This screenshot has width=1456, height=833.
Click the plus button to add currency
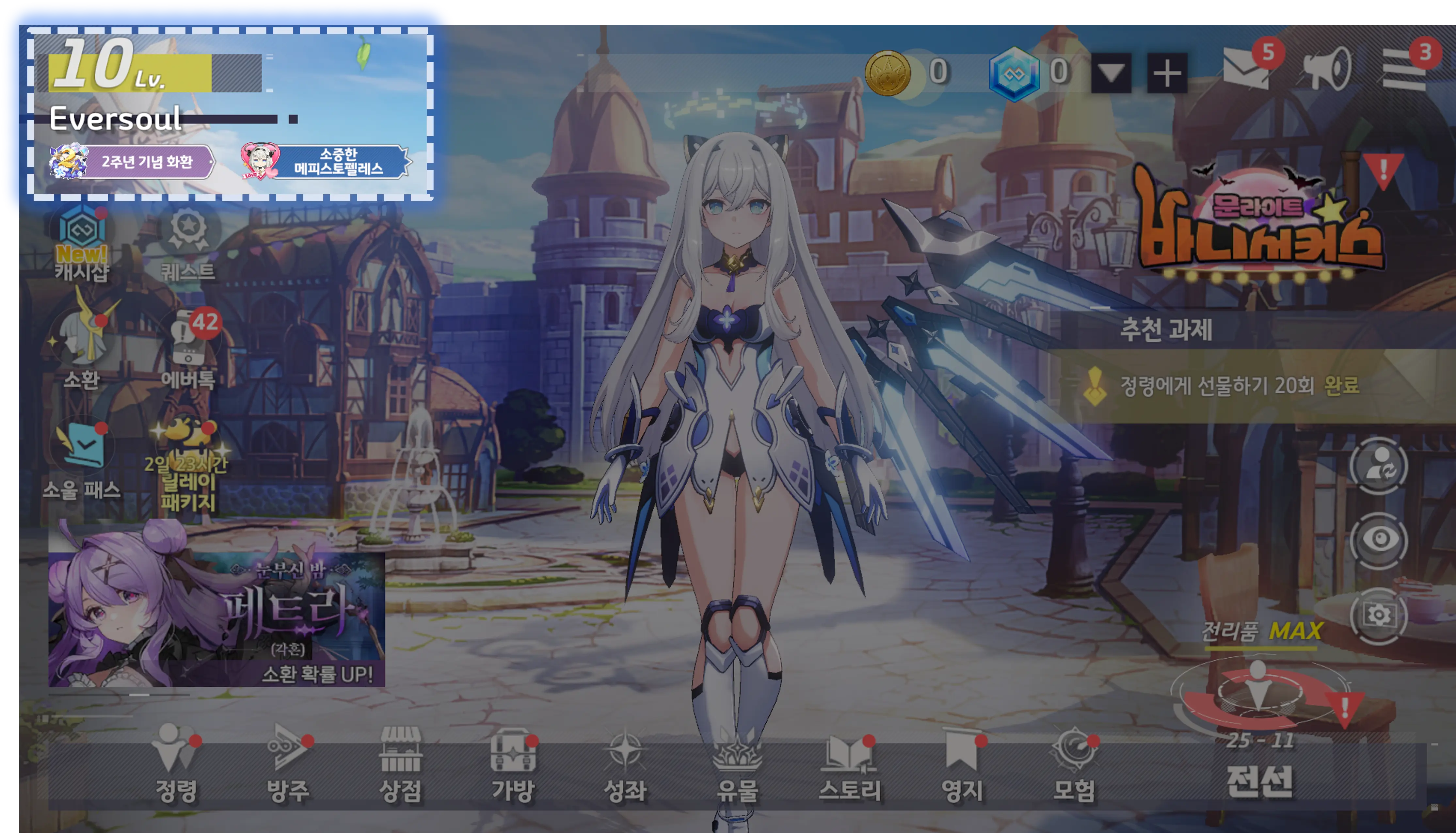click(1167, 73)
